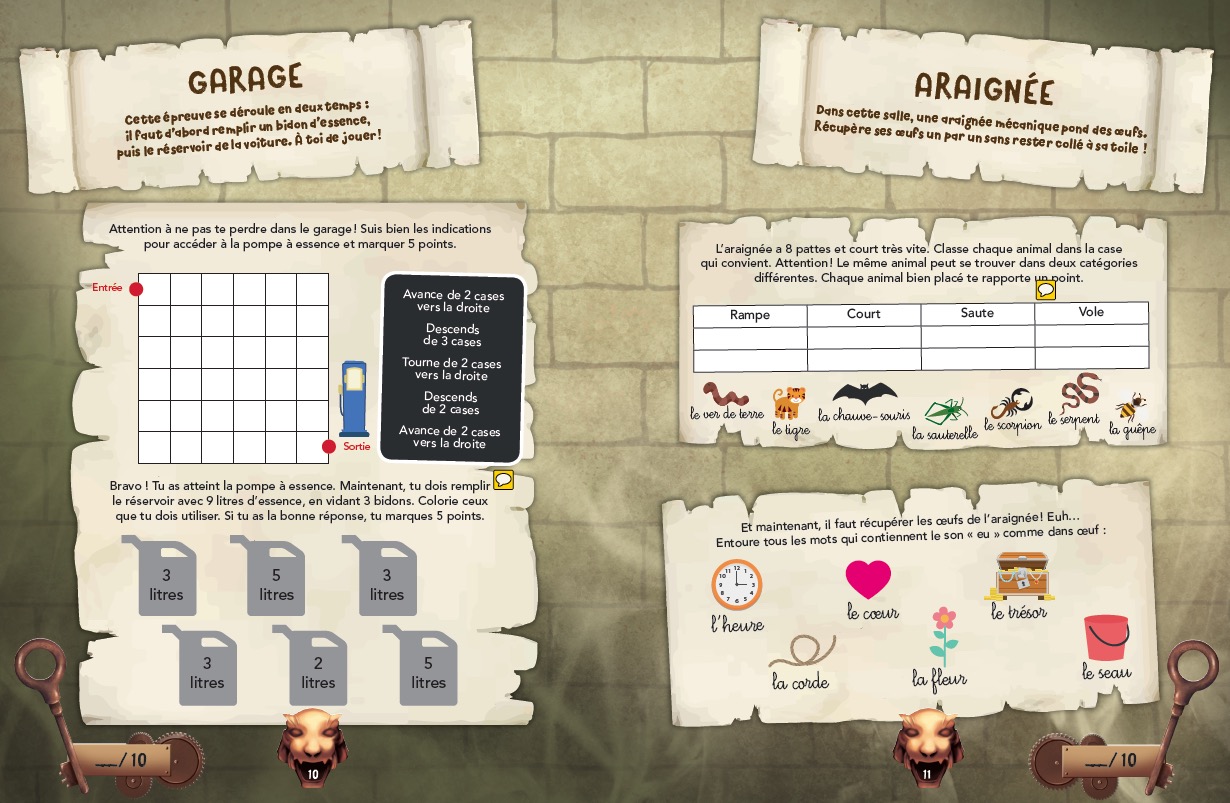Choose the red bucket labelled le seau
The height and width of the screenshot is (803, 1230).
[x=1106, y=637]
